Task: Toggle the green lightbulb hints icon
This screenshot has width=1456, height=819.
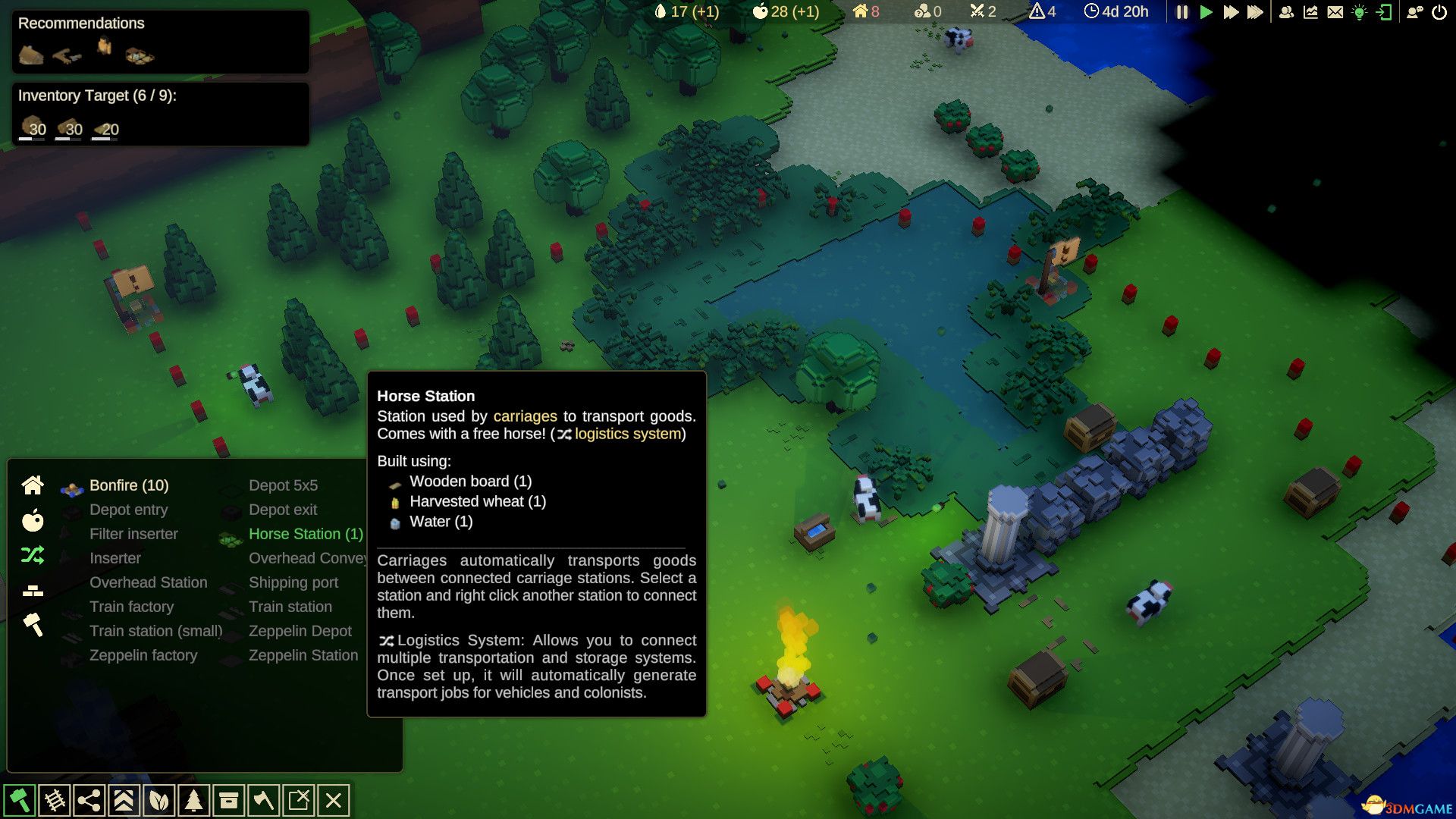Action: [x=1360, y=12]
